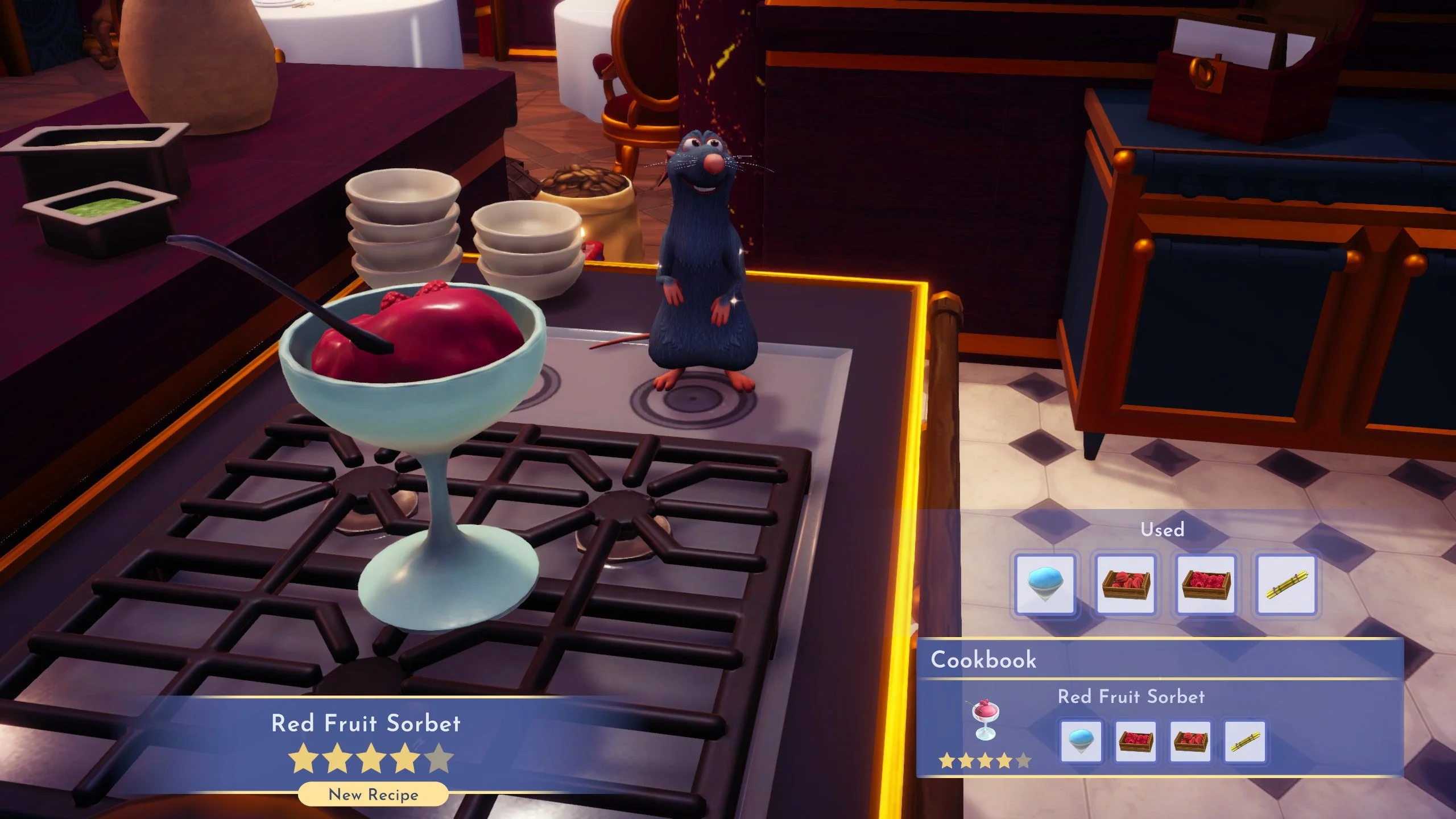
Task: Click the Cookbook recipe's sugarcane ingredient
Action: [1244, 741]
